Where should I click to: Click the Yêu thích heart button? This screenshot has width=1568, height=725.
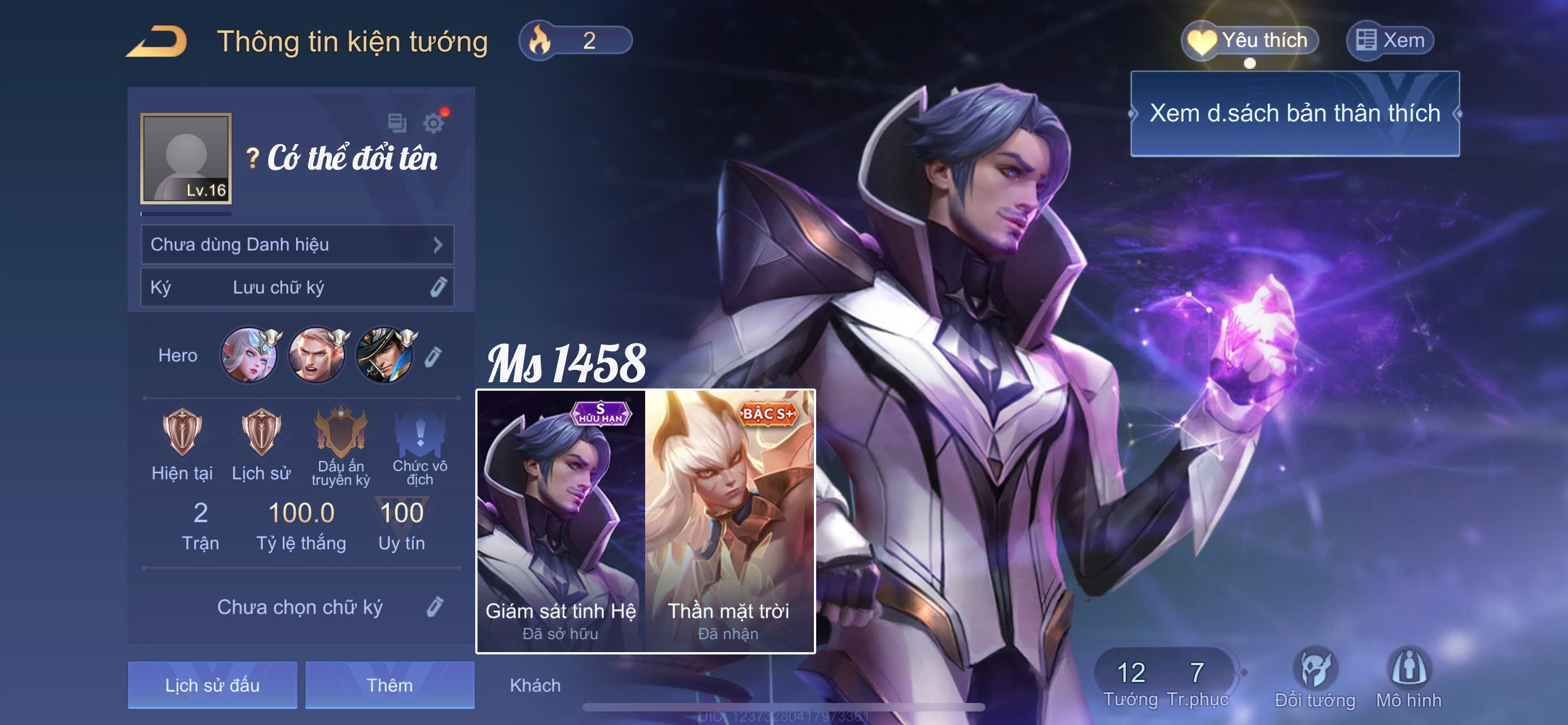click(1249, 41)
